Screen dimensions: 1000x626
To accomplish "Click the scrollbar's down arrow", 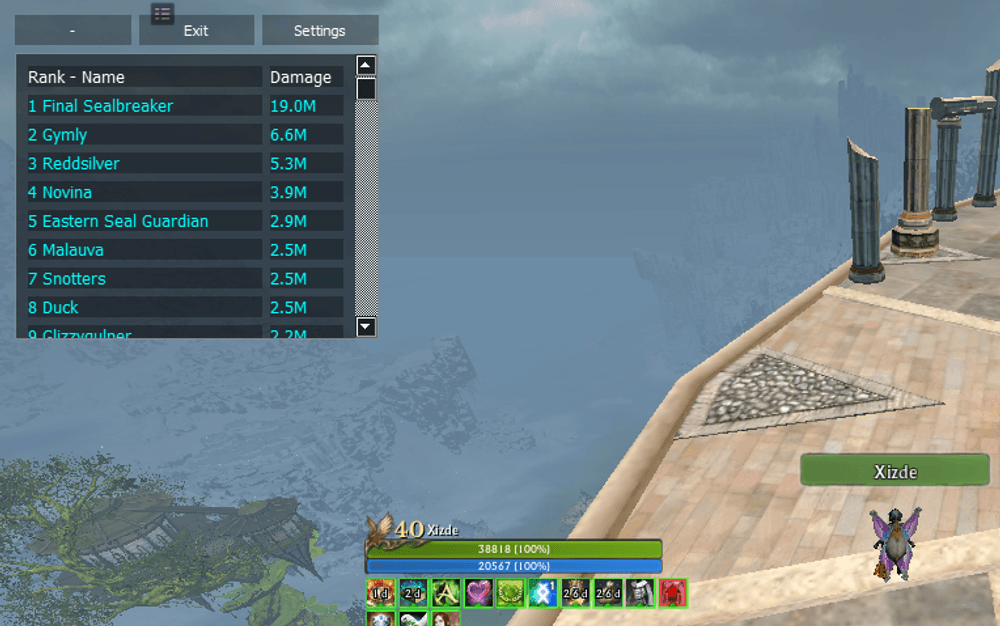I will (x=366, y=326).
